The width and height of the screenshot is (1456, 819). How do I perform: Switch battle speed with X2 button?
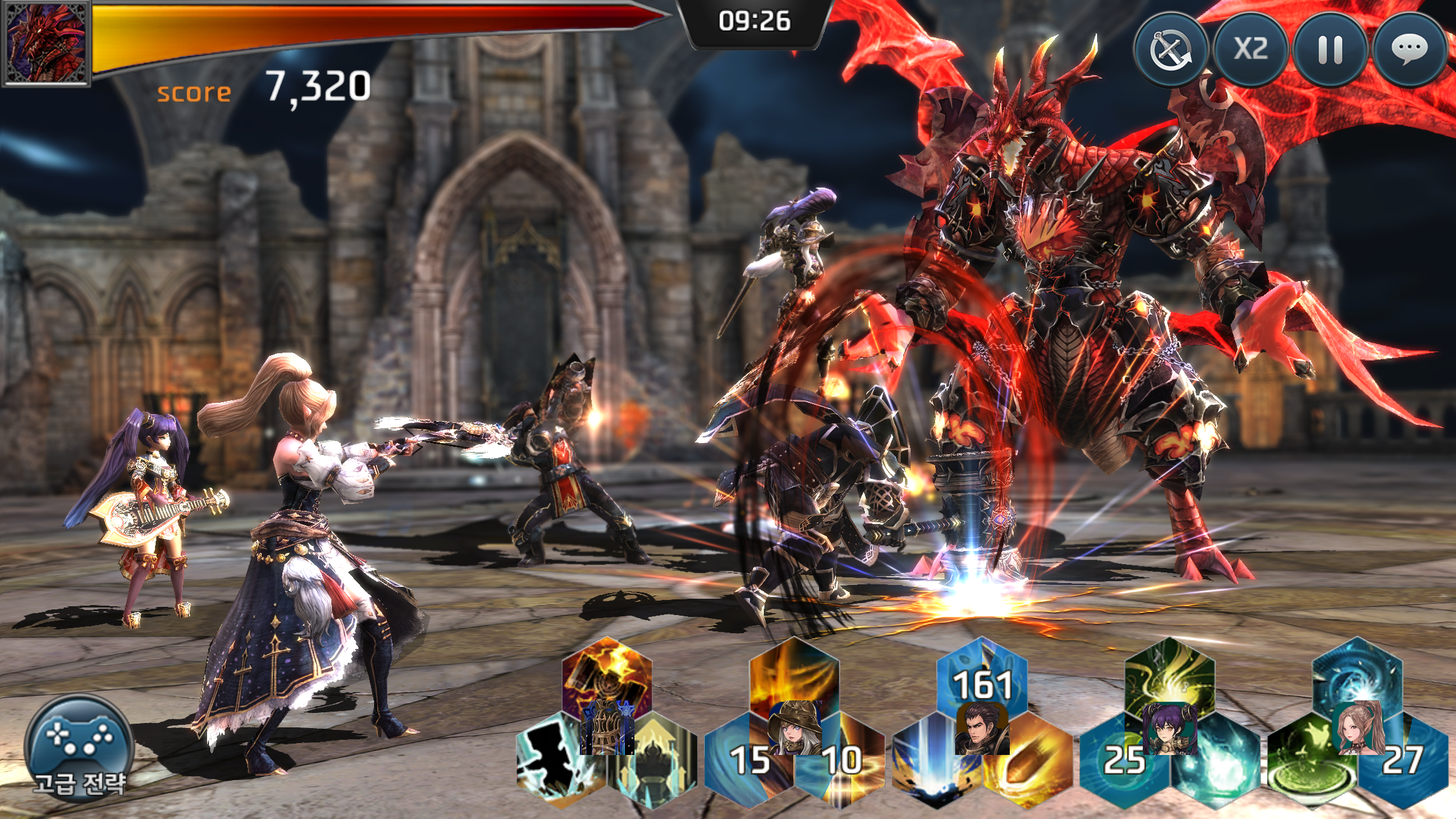(1251, 50)
